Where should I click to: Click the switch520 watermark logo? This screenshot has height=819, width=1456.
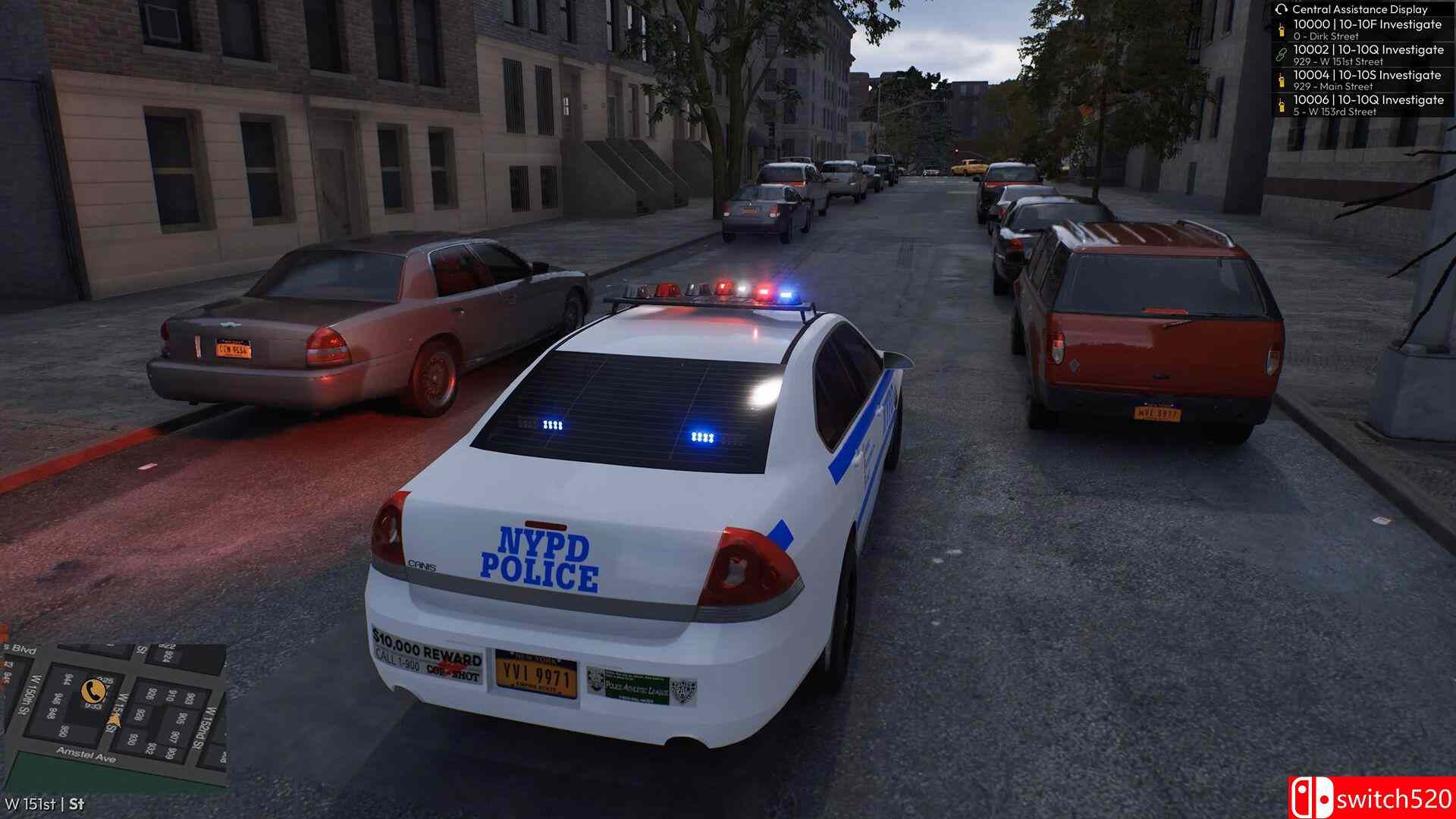point(1372,798)
